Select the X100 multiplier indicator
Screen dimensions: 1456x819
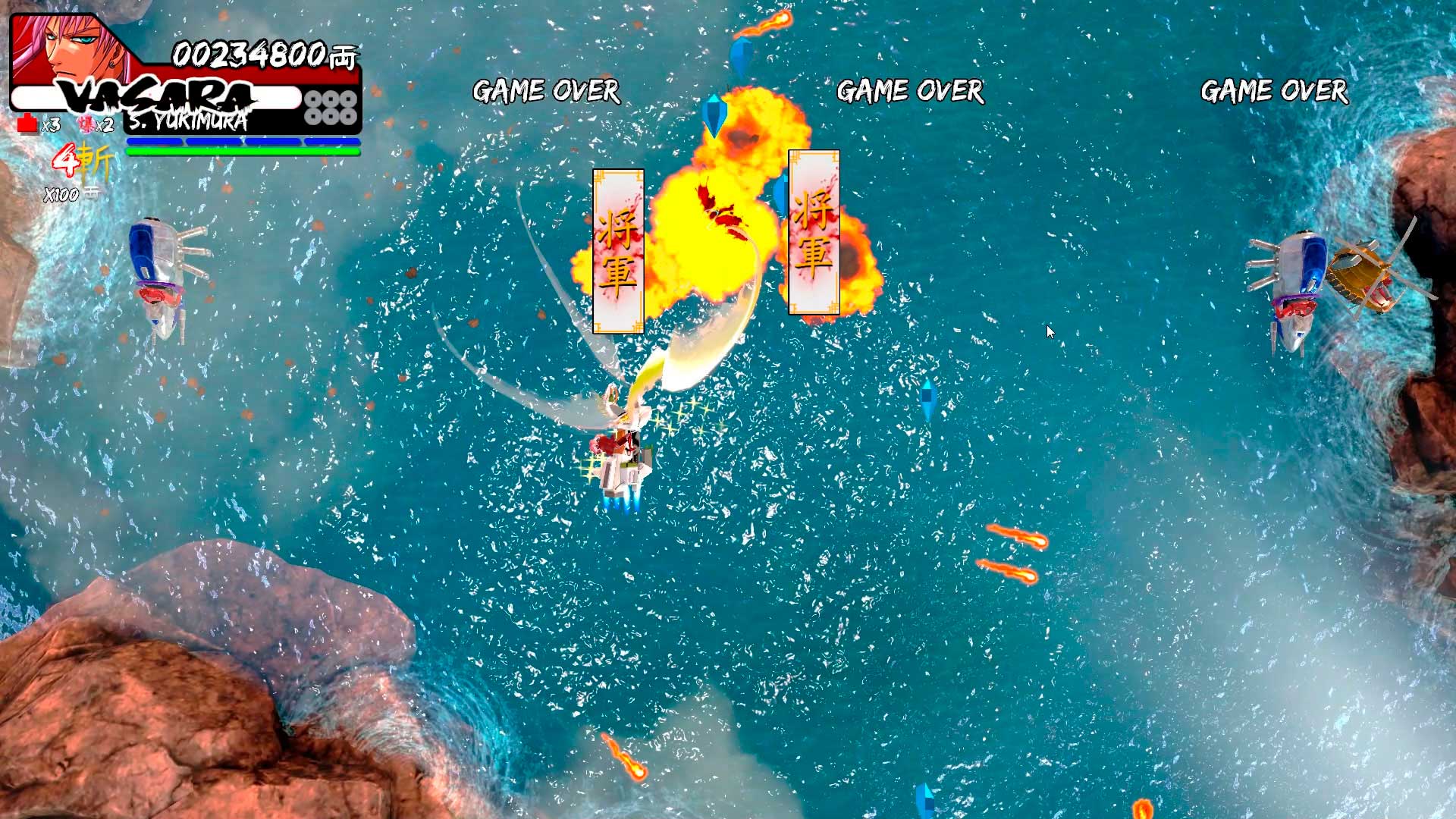[x=63, y=196]
